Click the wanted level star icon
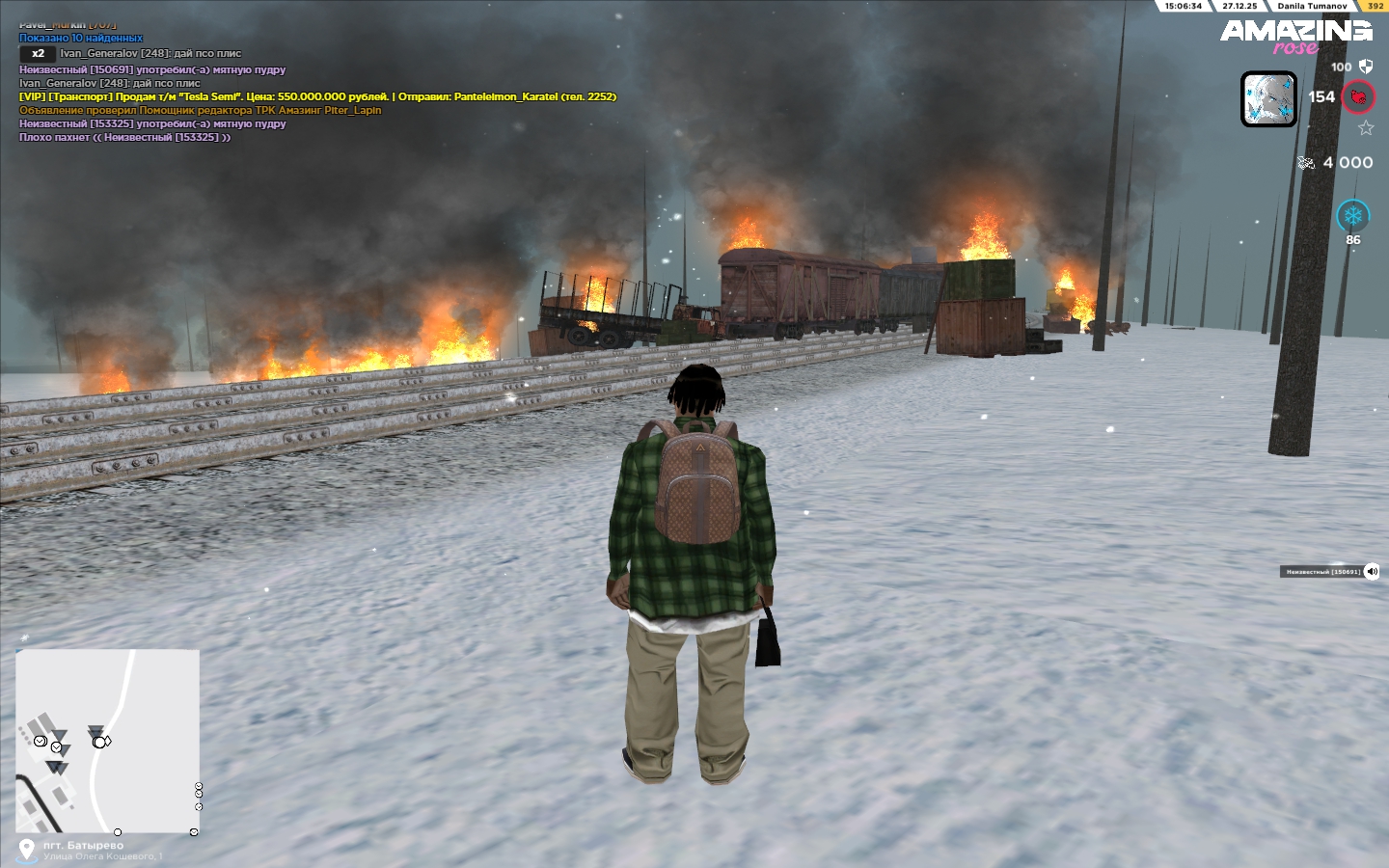Screen dimensions: 1389x868 click(x=1366, y=128)
